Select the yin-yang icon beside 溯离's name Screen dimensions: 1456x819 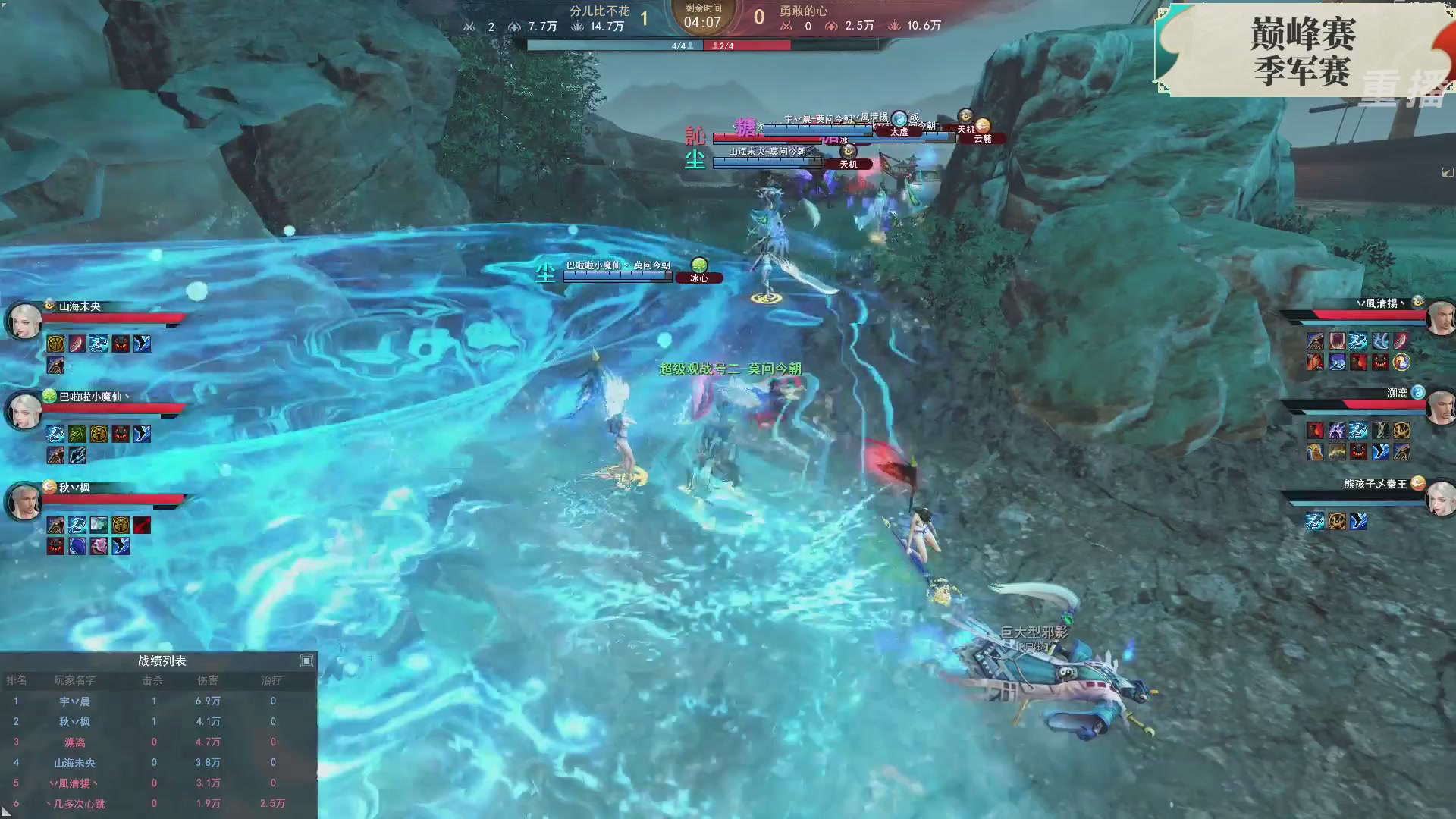(1418, 393)
